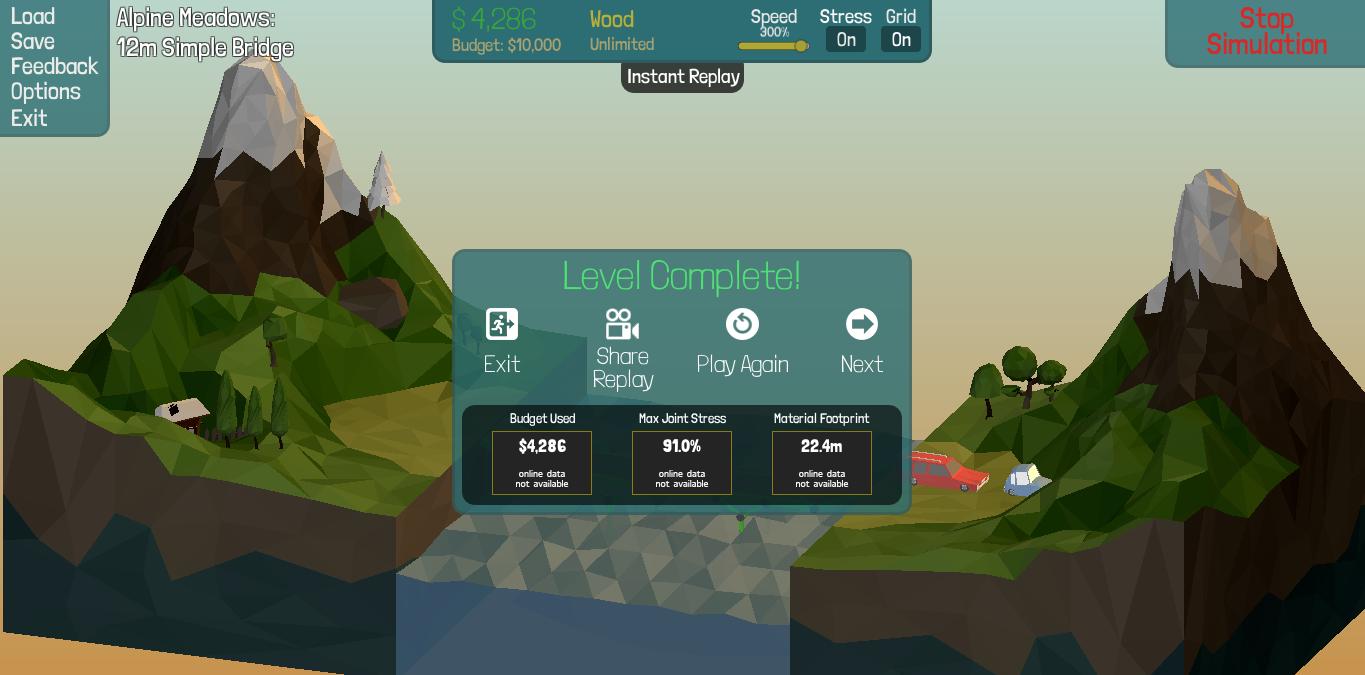Viewport: 1365px width, 675px height.
Task: Watch the Instant Replay
Action: coord(683,77)
